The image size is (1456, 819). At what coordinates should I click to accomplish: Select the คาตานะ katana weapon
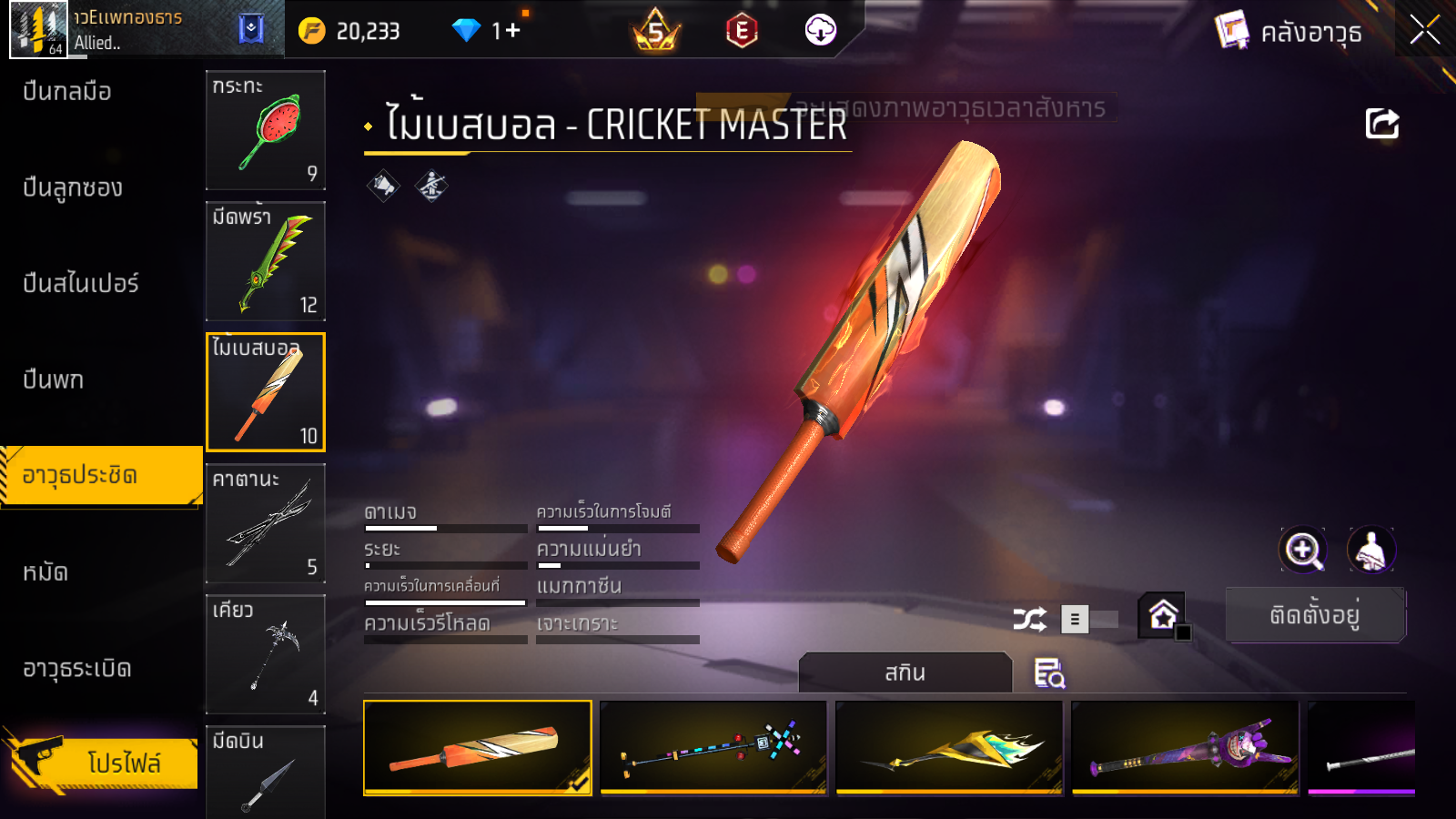pyautogui.click(x=266, y=523)
